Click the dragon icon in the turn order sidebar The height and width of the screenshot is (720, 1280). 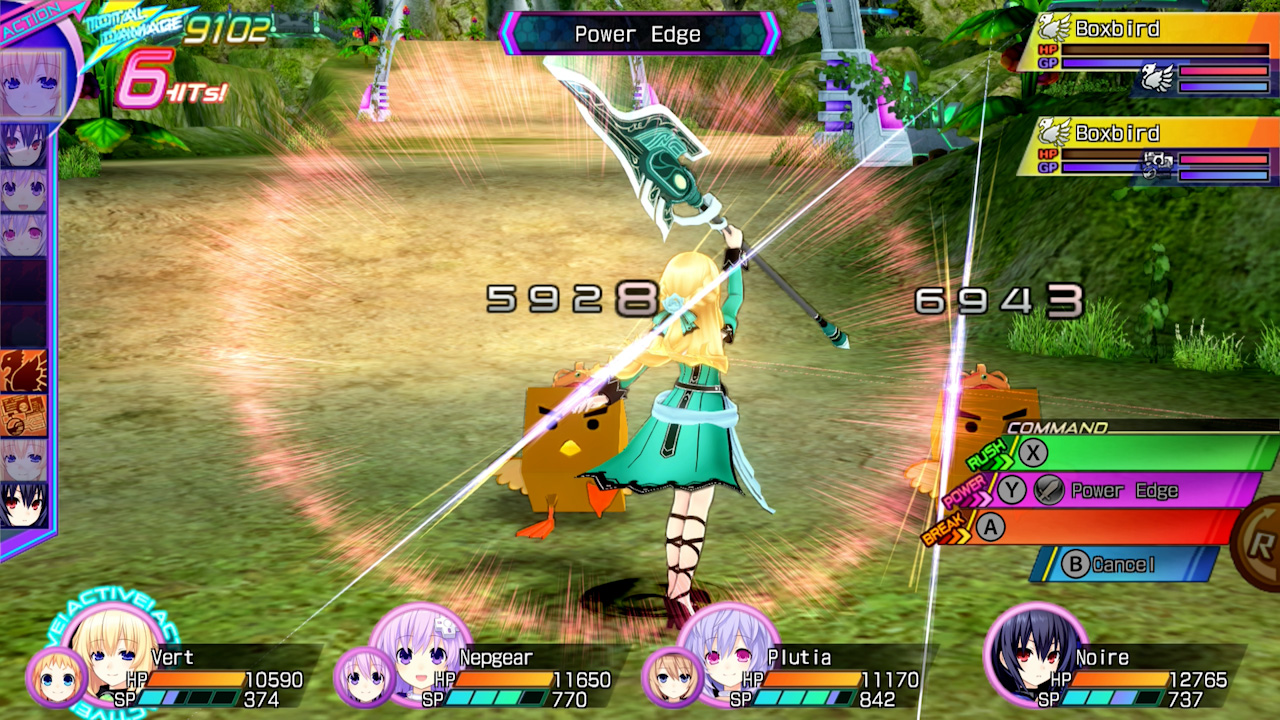click(24, 369)
